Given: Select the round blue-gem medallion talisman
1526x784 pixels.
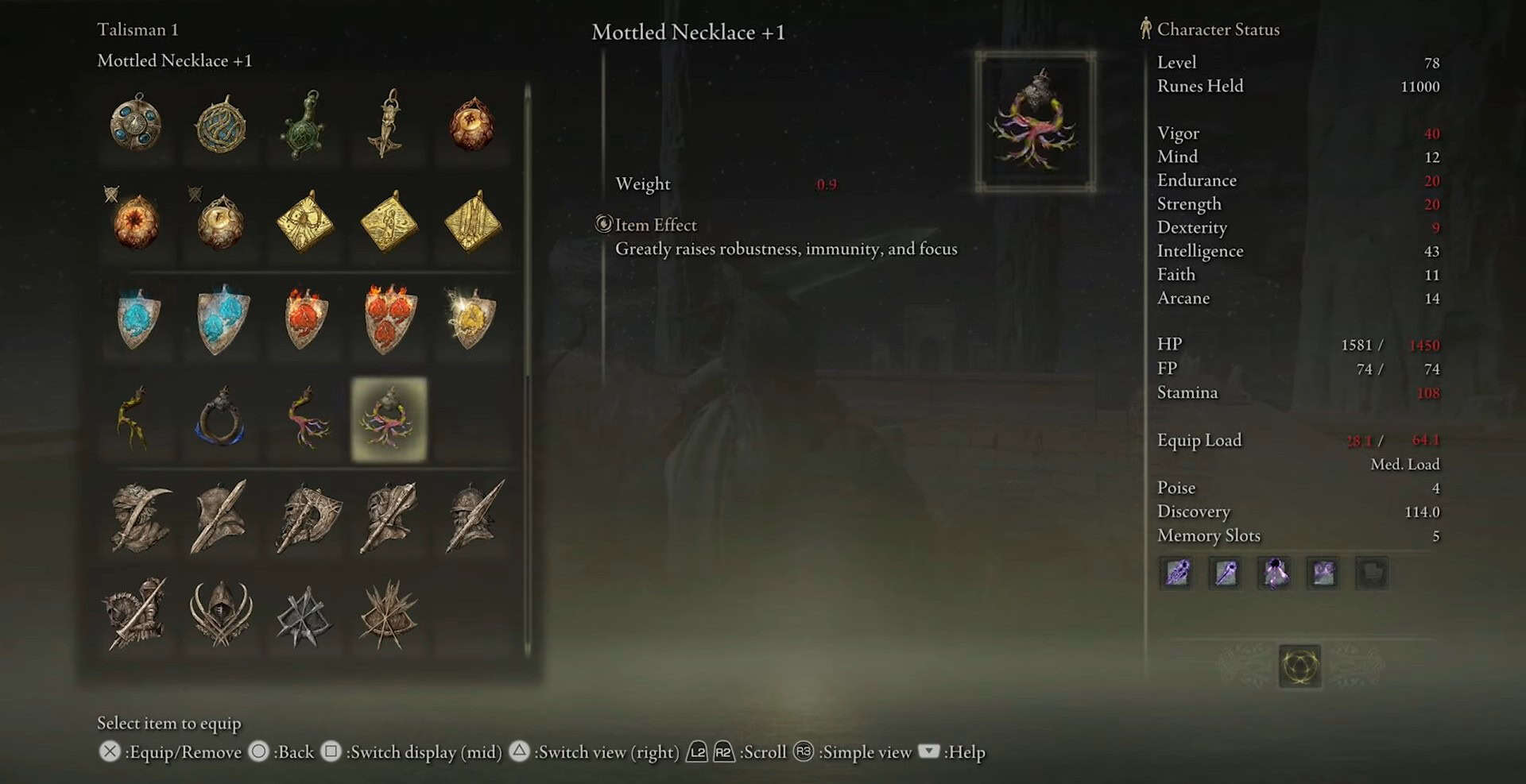Looking at the screenshot, I should tap(136, 123).
